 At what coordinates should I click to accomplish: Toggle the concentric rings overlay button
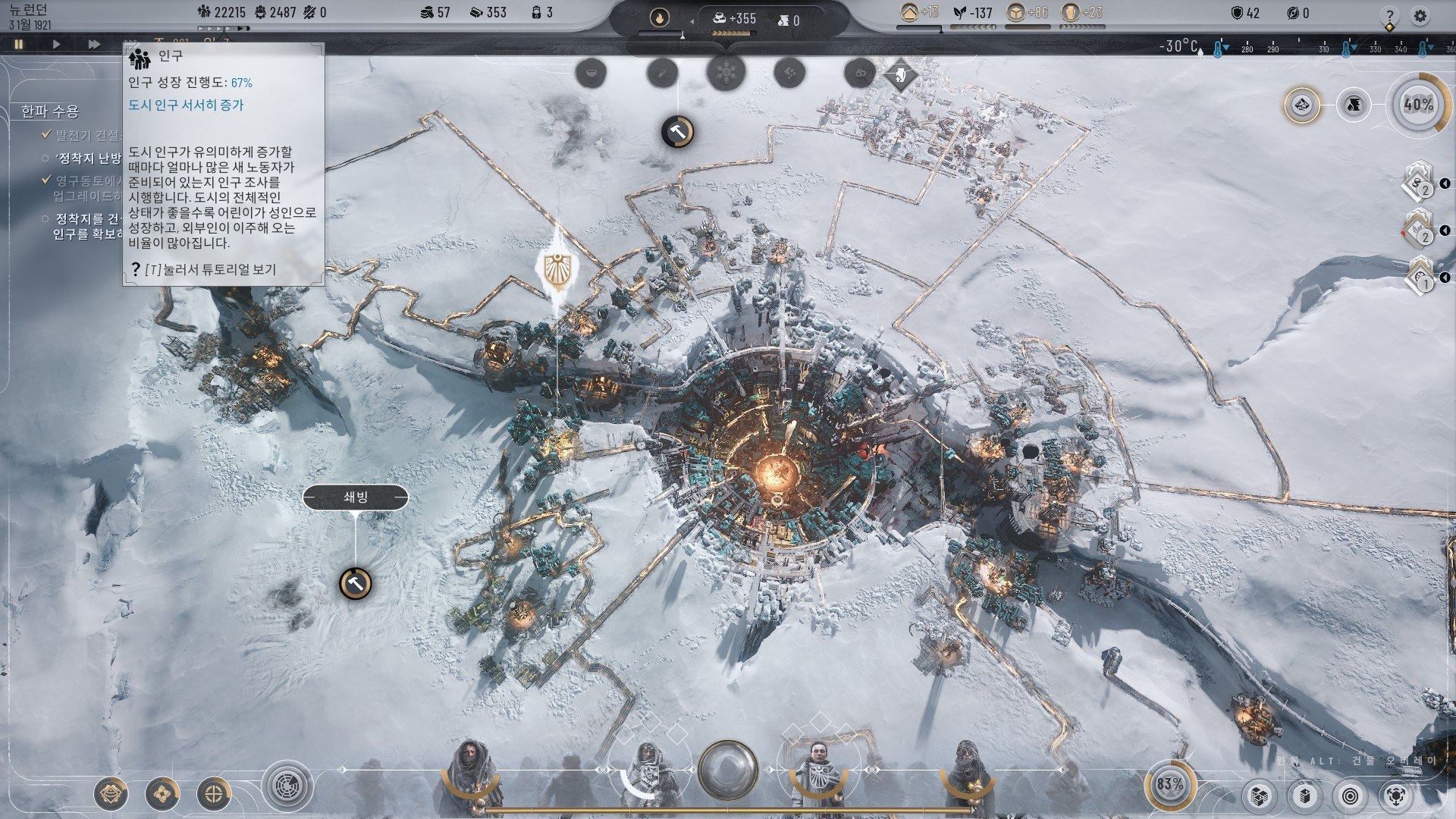click(1351, 796)
